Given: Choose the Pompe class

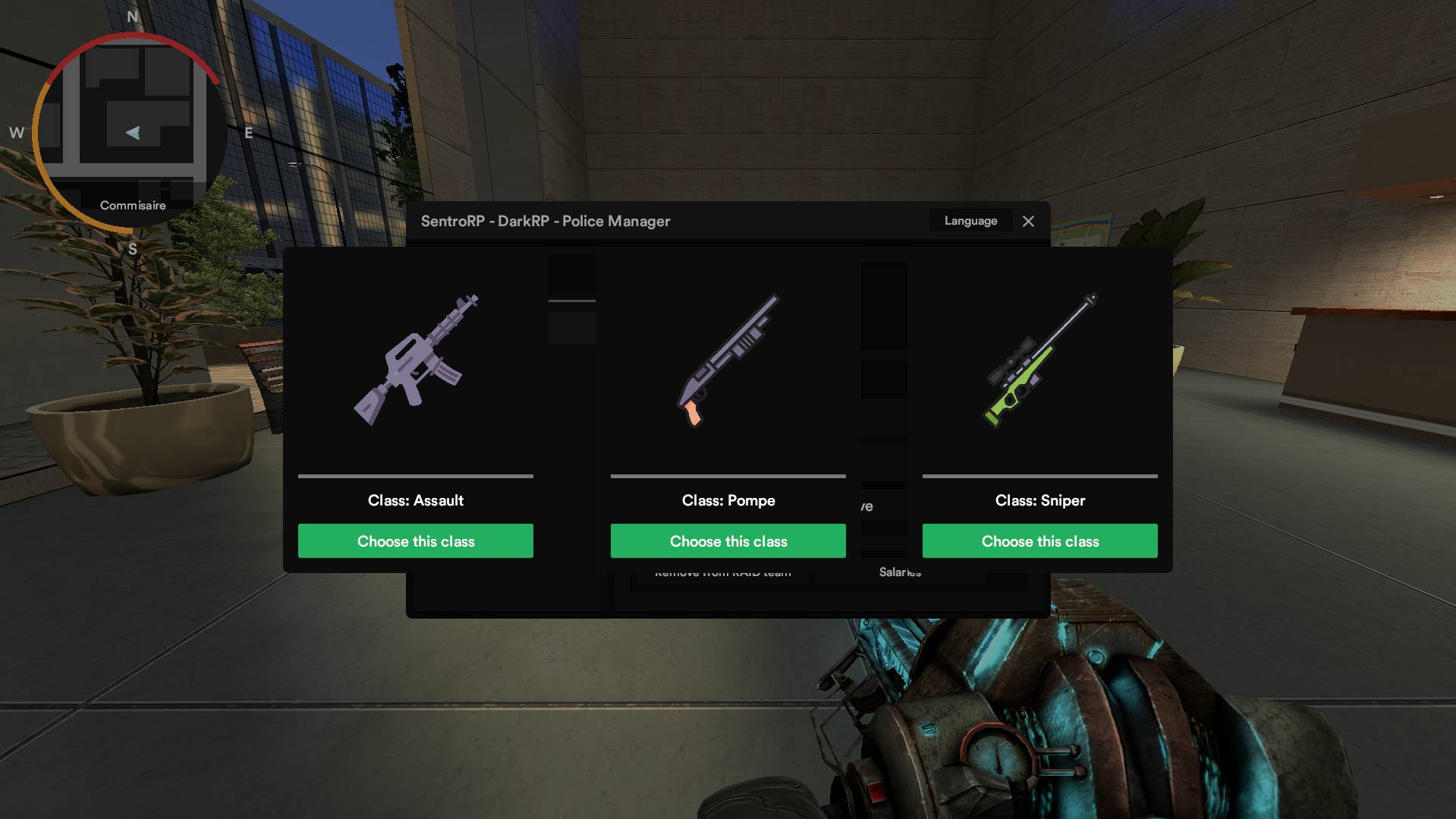Looking at the screenshot, I should tap(728, 540).
